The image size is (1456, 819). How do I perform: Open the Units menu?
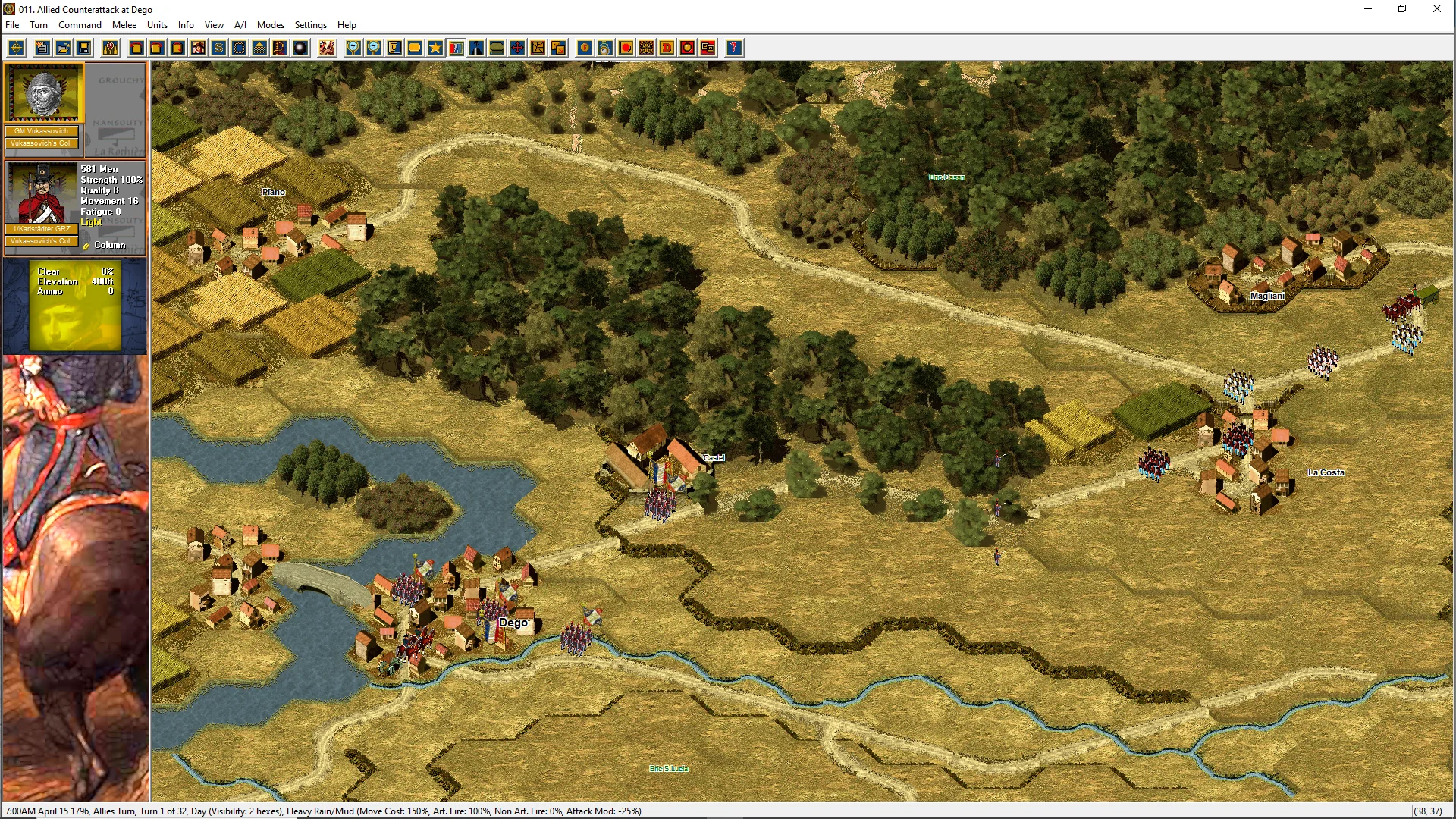tap(157, 25)
